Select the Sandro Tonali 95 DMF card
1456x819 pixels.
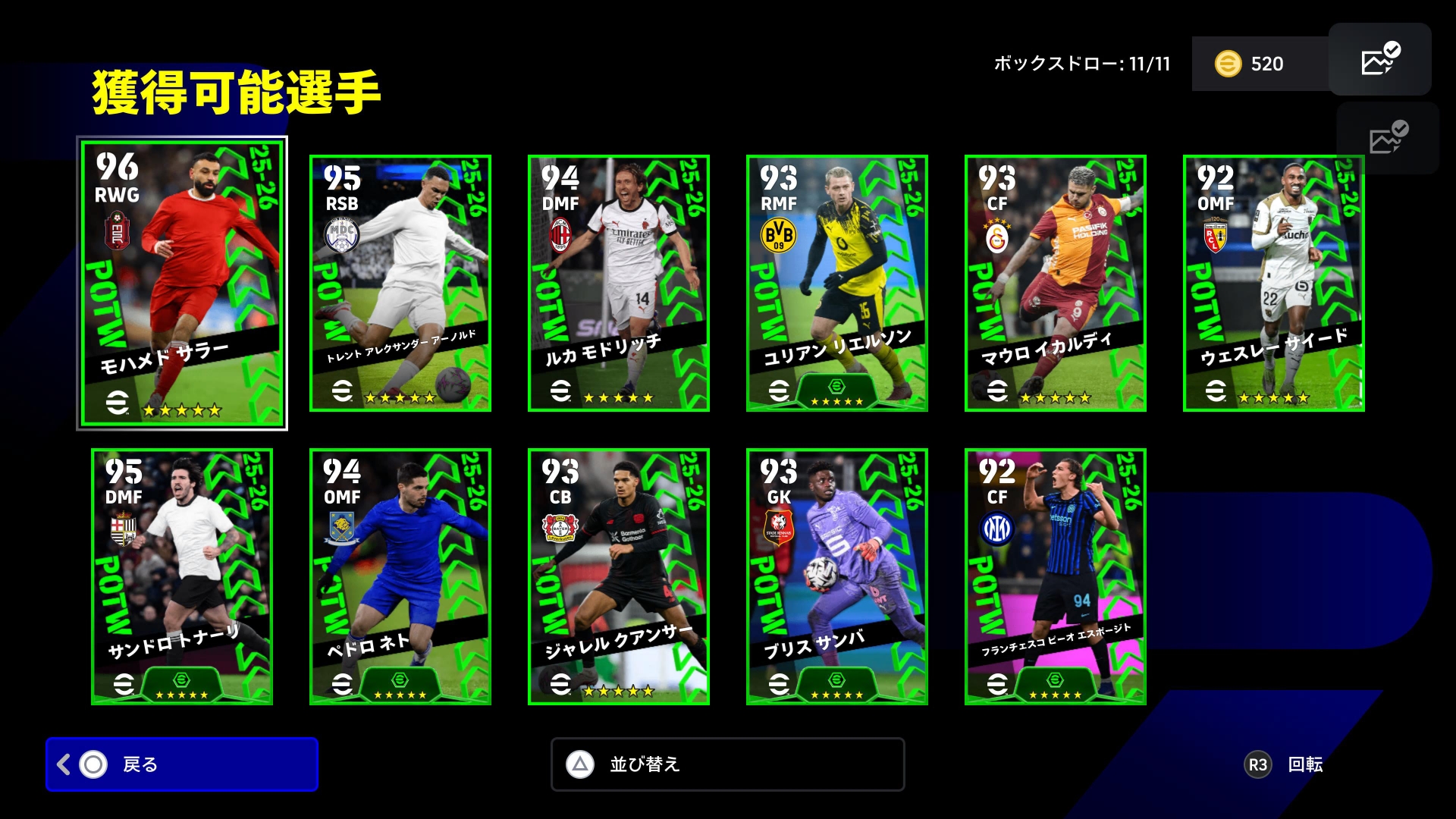tap(182, 576)
